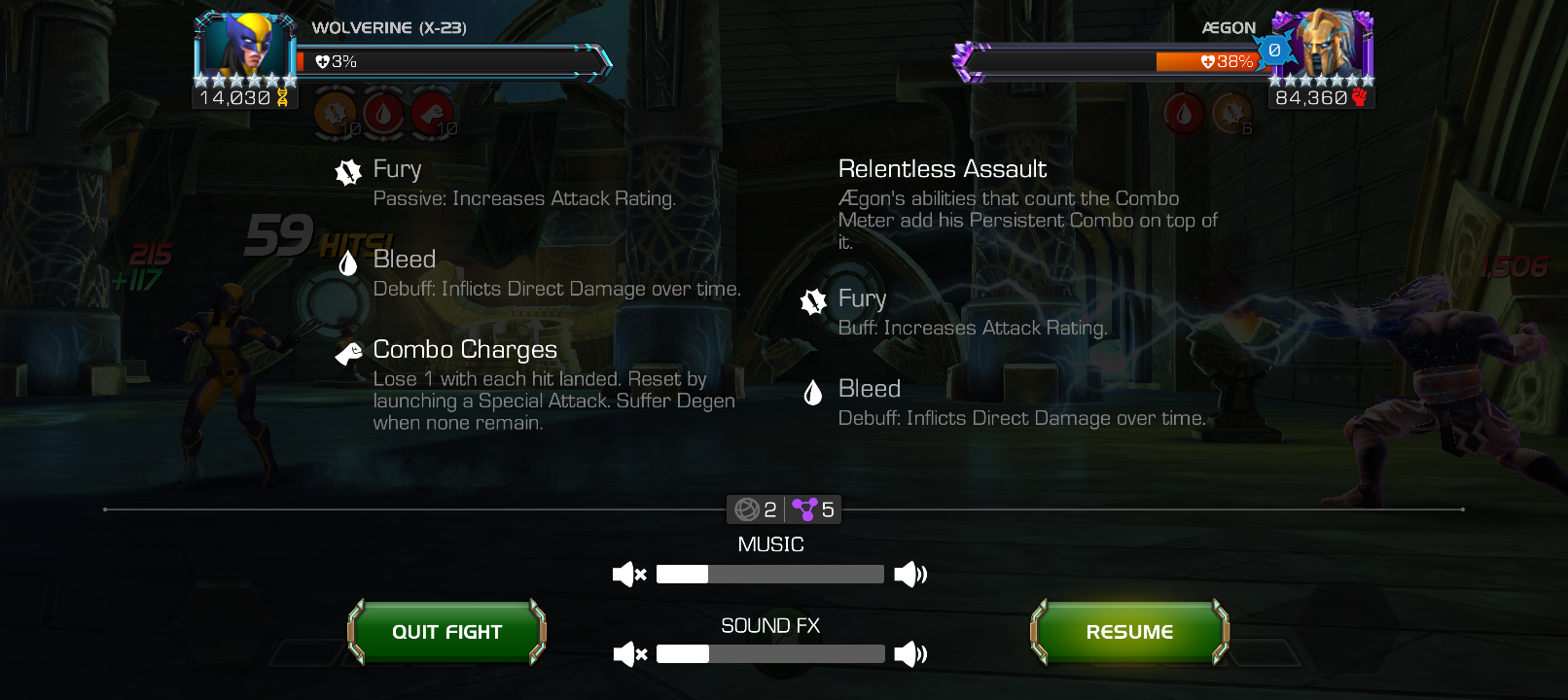
Task: Click the Sound FX volume slider bar
Action: pos(769,654)
